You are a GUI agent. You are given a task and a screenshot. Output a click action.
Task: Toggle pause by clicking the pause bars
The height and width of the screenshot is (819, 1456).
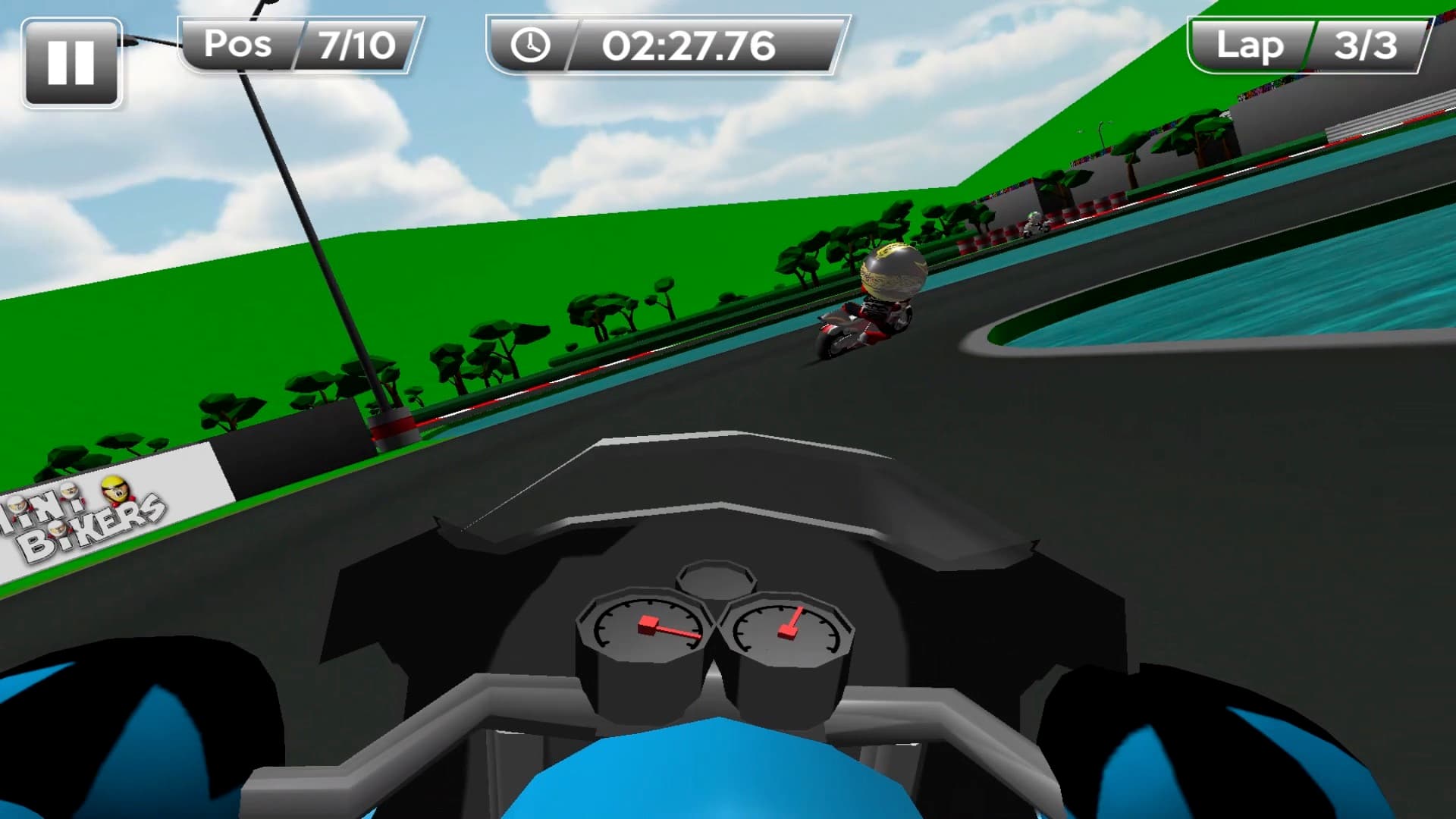(72, 63)
